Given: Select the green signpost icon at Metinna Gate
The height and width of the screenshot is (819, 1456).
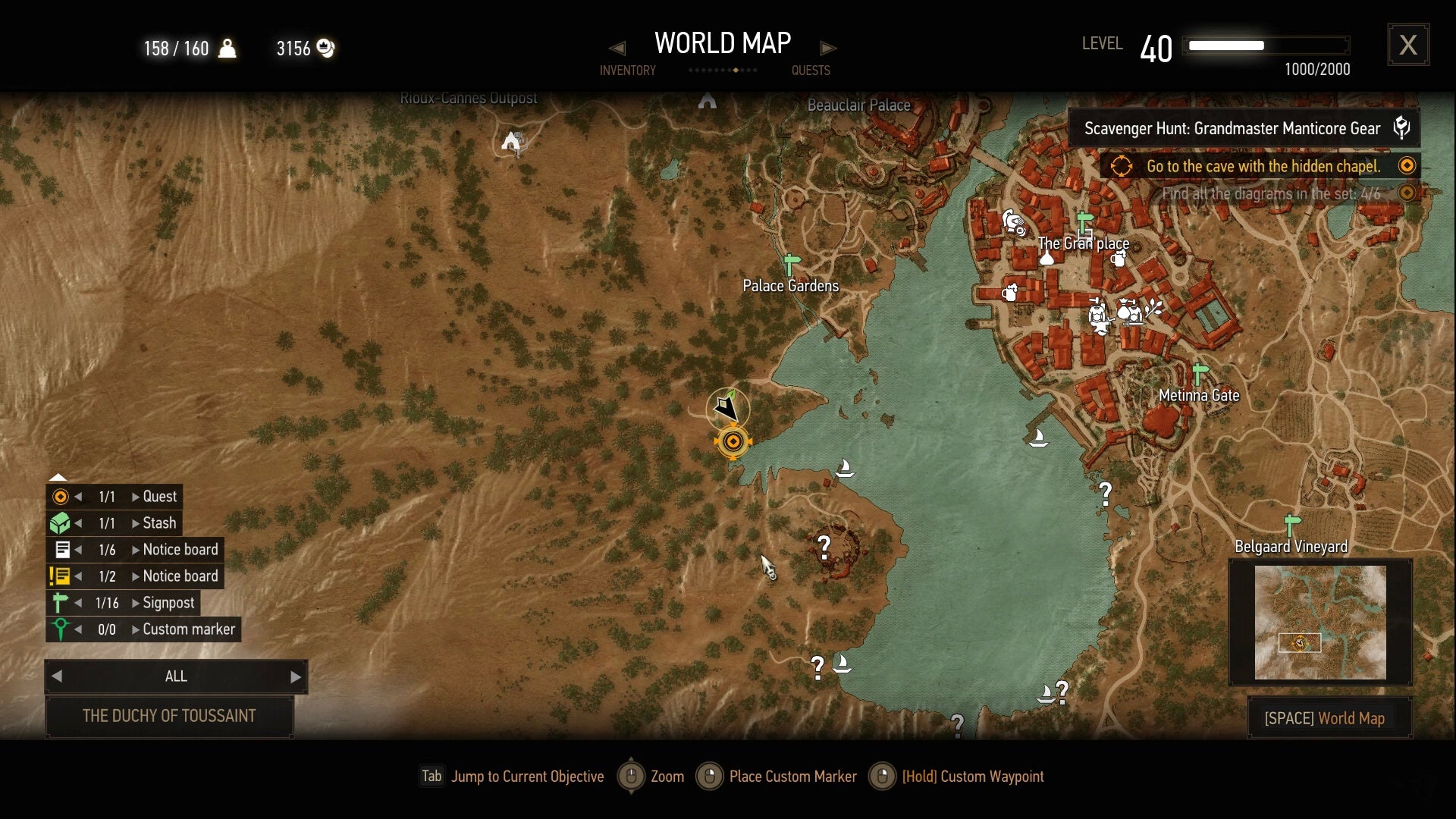Looking at the screenshot, I should coord(1198,372).
